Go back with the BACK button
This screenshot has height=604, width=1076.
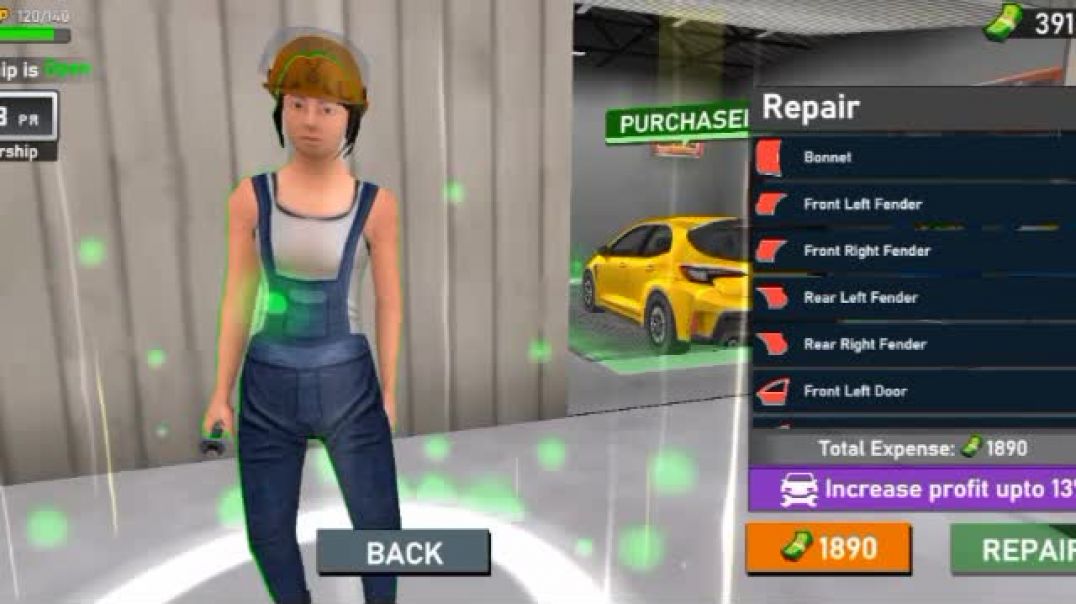coord(404,553)
